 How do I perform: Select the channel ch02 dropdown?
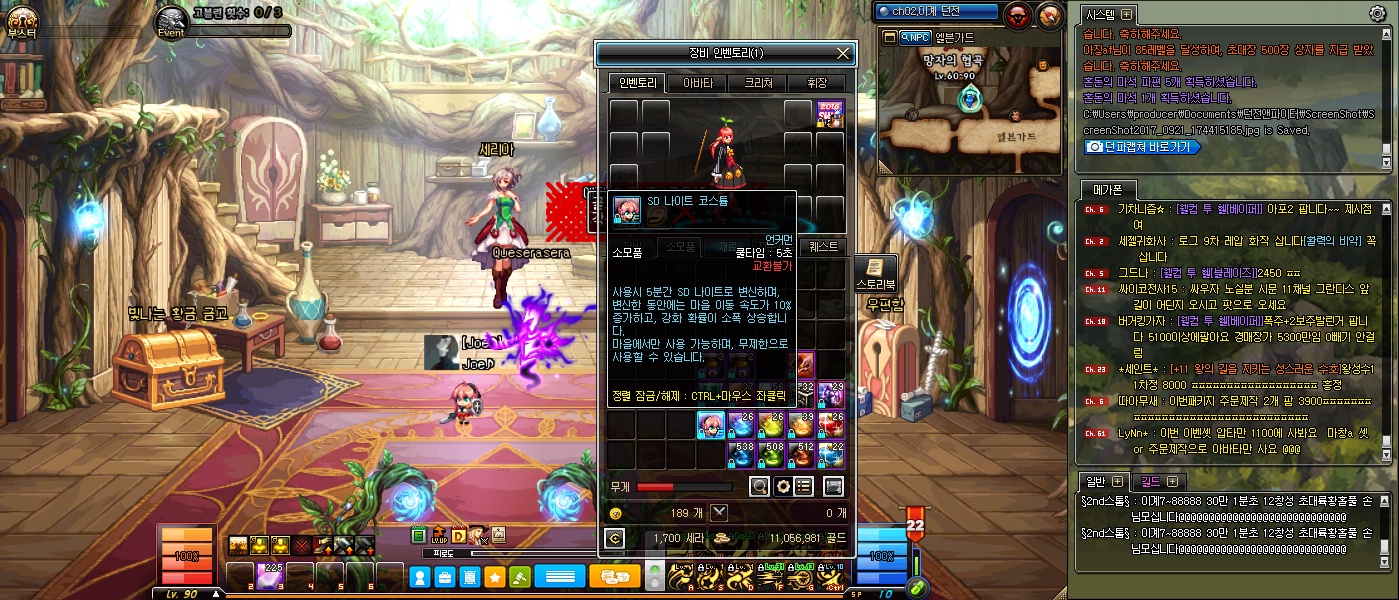(936, 12)
